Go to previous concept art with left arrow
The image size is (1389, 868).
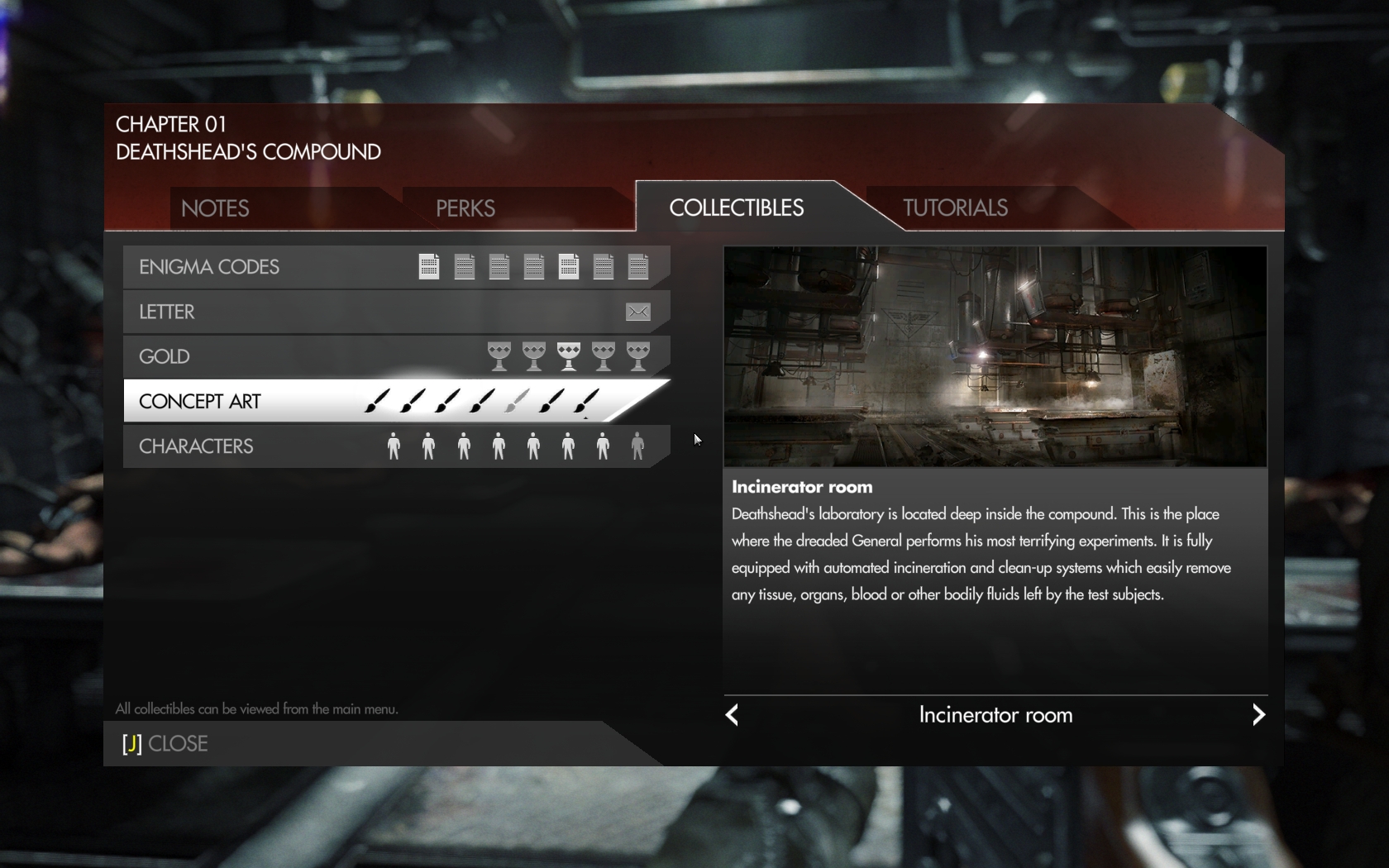tap(732, 714)
